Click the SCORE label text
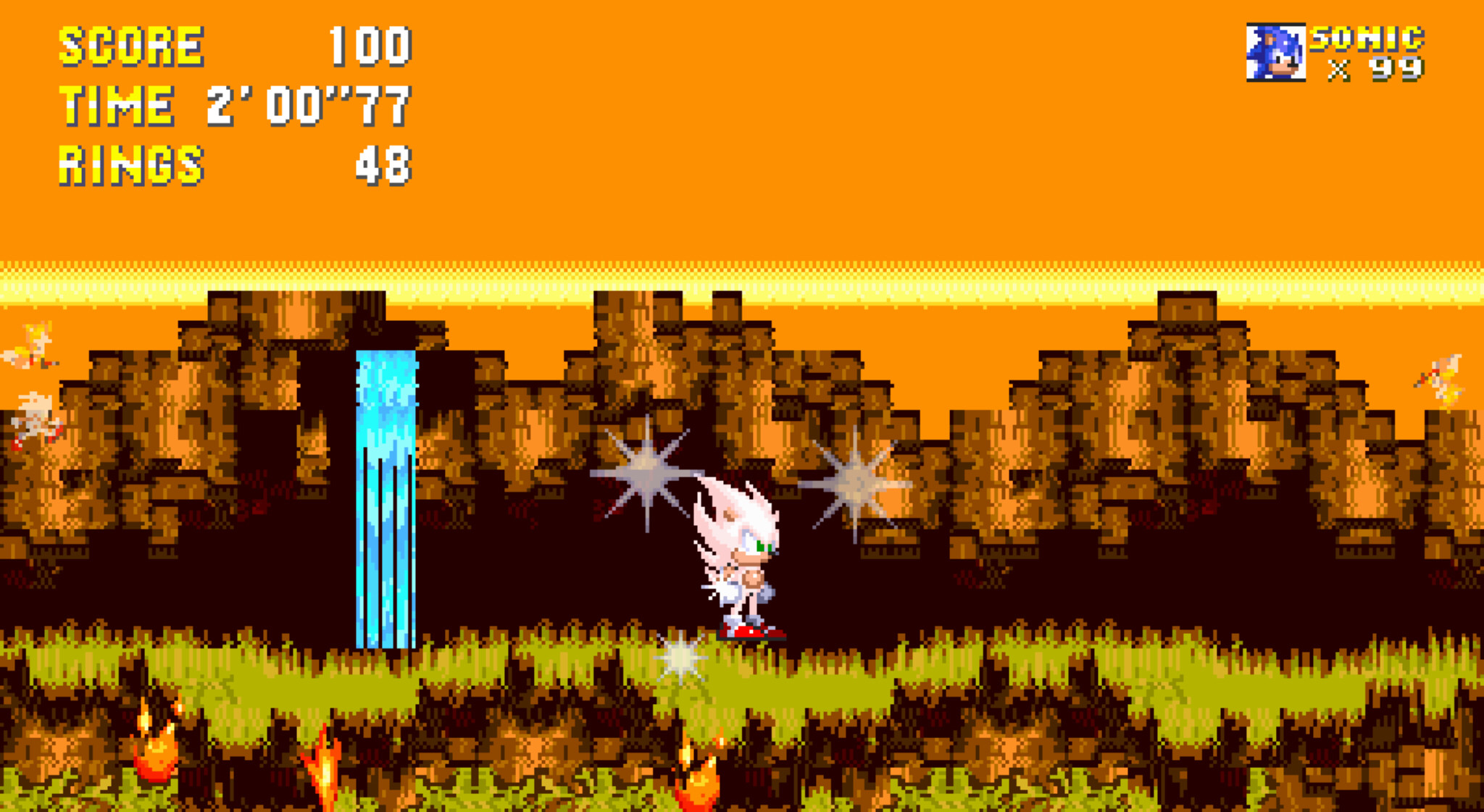Viewport: 1484px width, 812px height. click(130, 47)
